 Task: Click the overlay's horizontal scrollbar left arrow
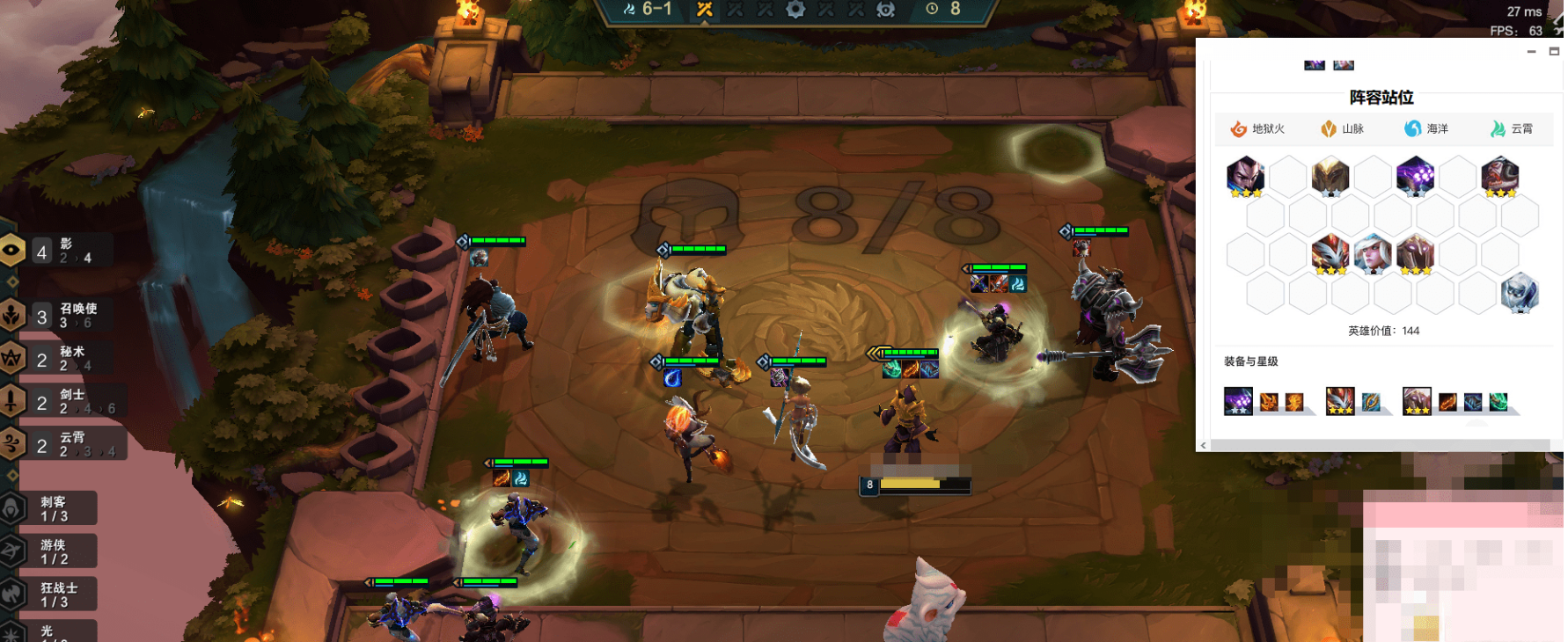point(1203,446)
